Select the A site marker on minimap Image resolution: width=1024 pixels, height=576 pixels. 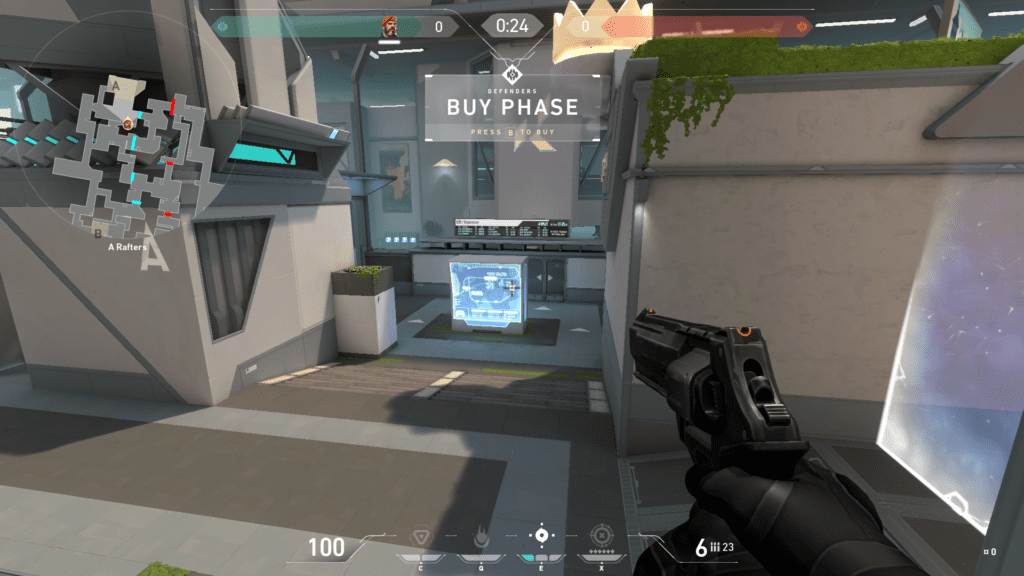pyautogui.click(x=116, y=87)
